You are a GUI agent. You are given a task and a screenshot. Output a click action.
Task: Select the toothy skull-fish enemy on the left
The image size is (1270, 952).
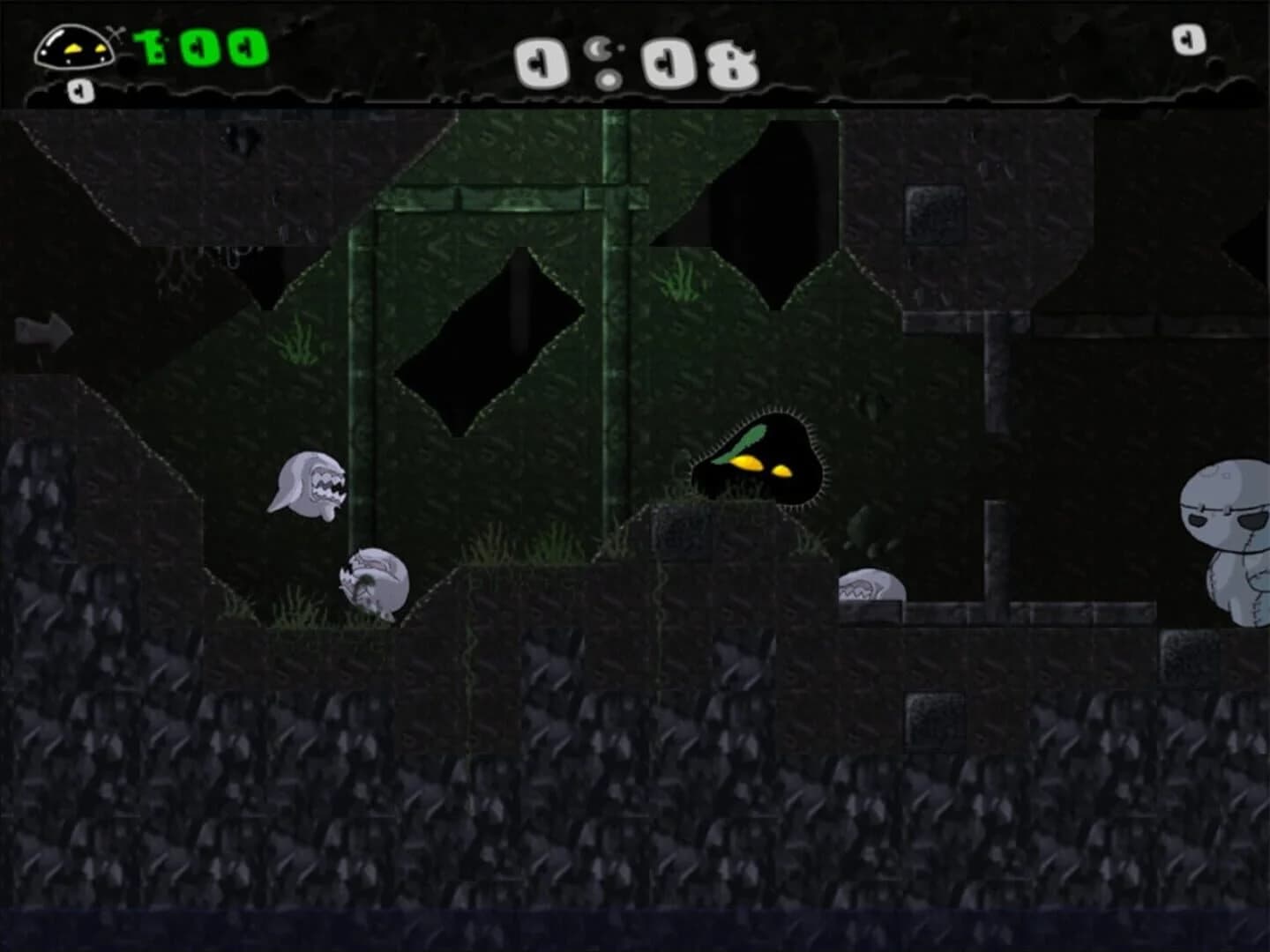tap(309, 485)
